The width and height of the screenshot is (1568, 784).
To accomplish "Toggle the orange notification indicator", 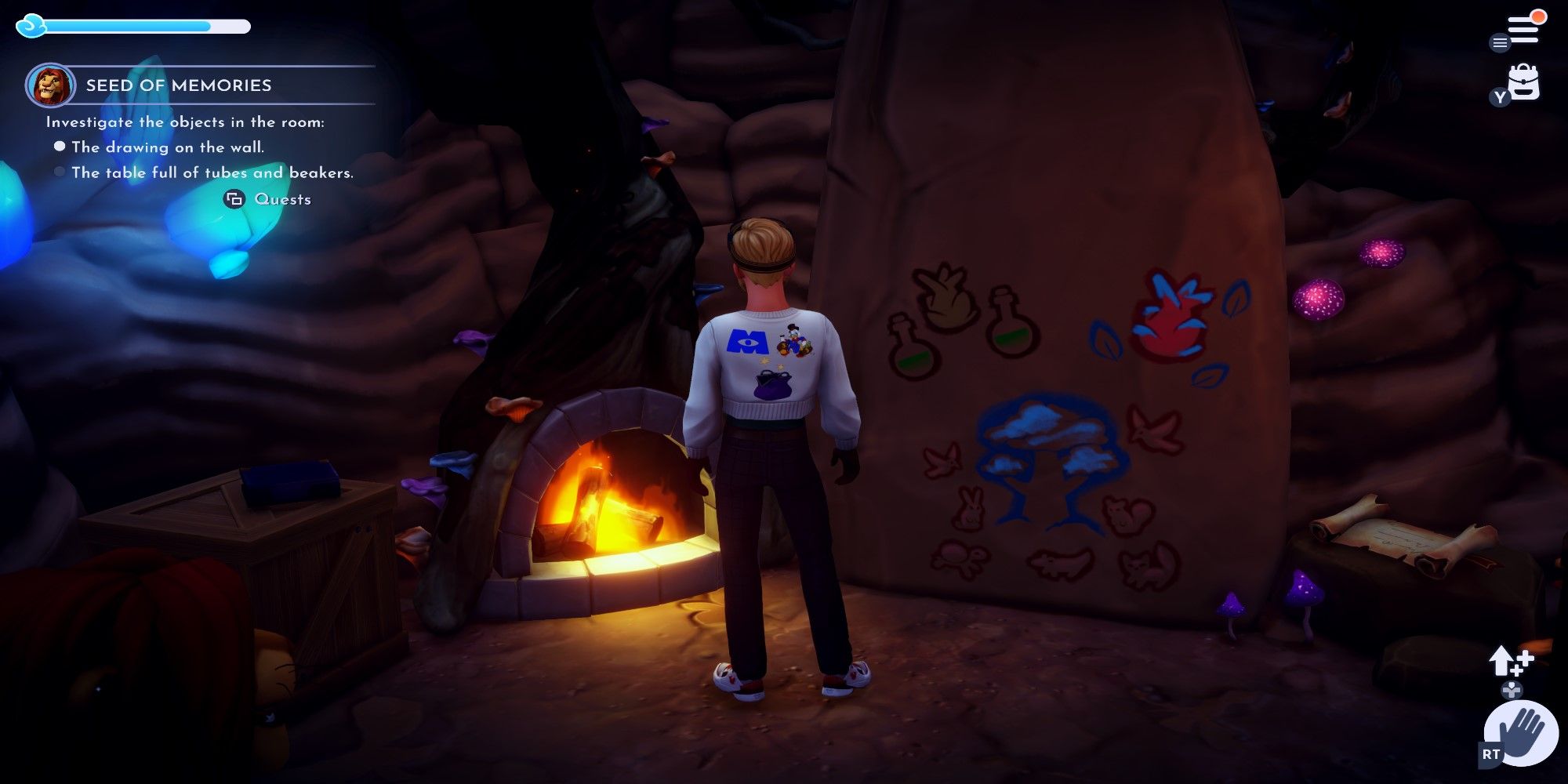I will tap(1539, 16).
